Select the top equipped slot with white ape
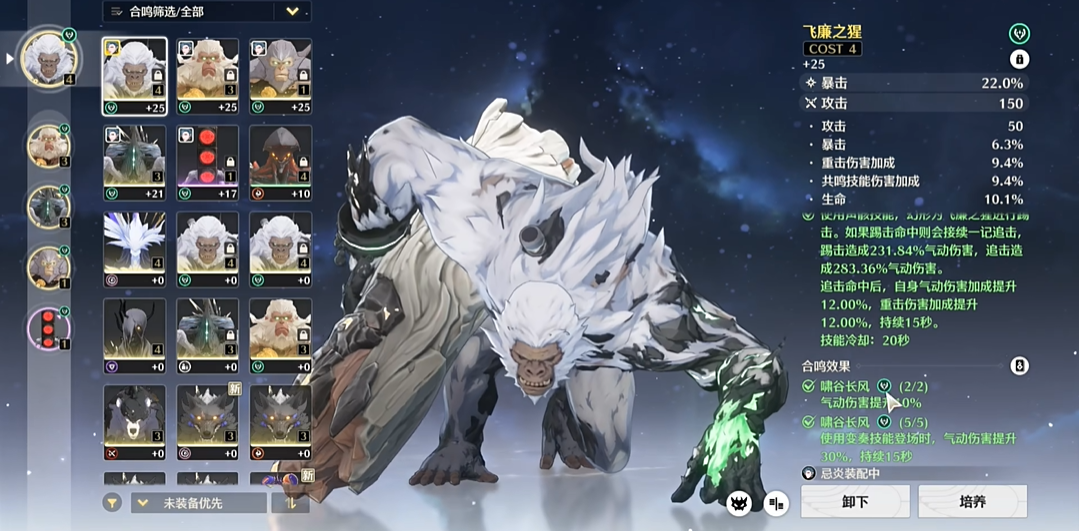 [49, 59]
